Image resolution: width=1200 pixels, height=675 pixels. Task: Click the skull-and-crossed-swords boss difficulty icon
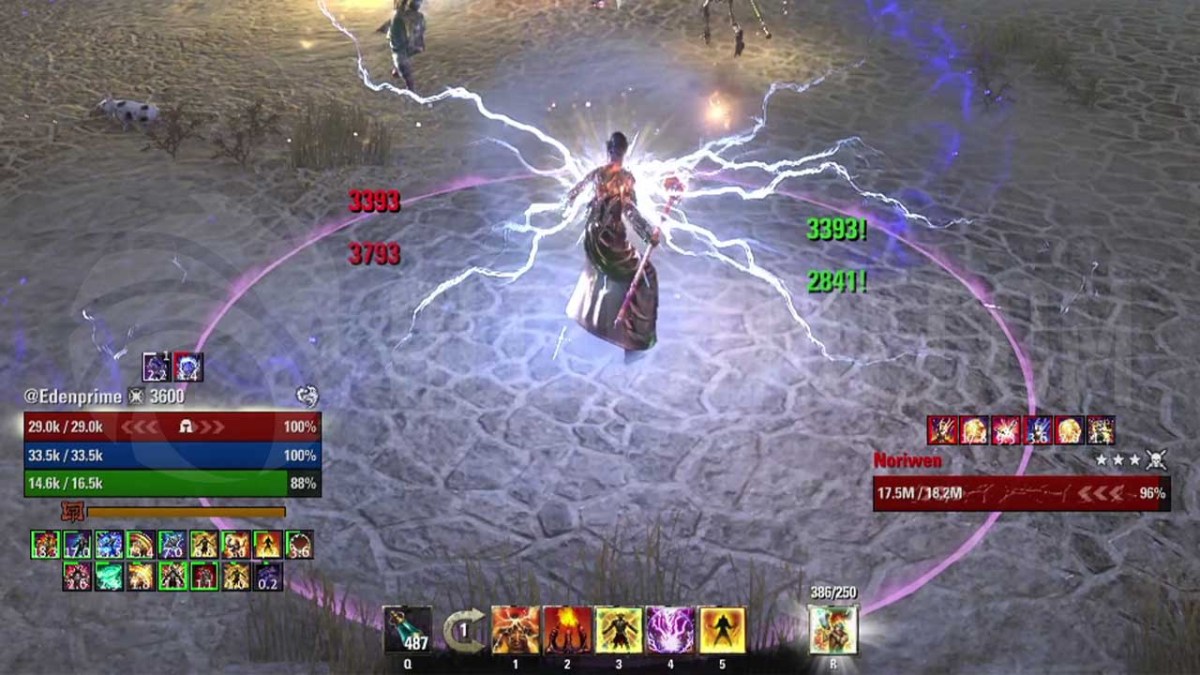pyautogui.click(x=1157, y=460)
